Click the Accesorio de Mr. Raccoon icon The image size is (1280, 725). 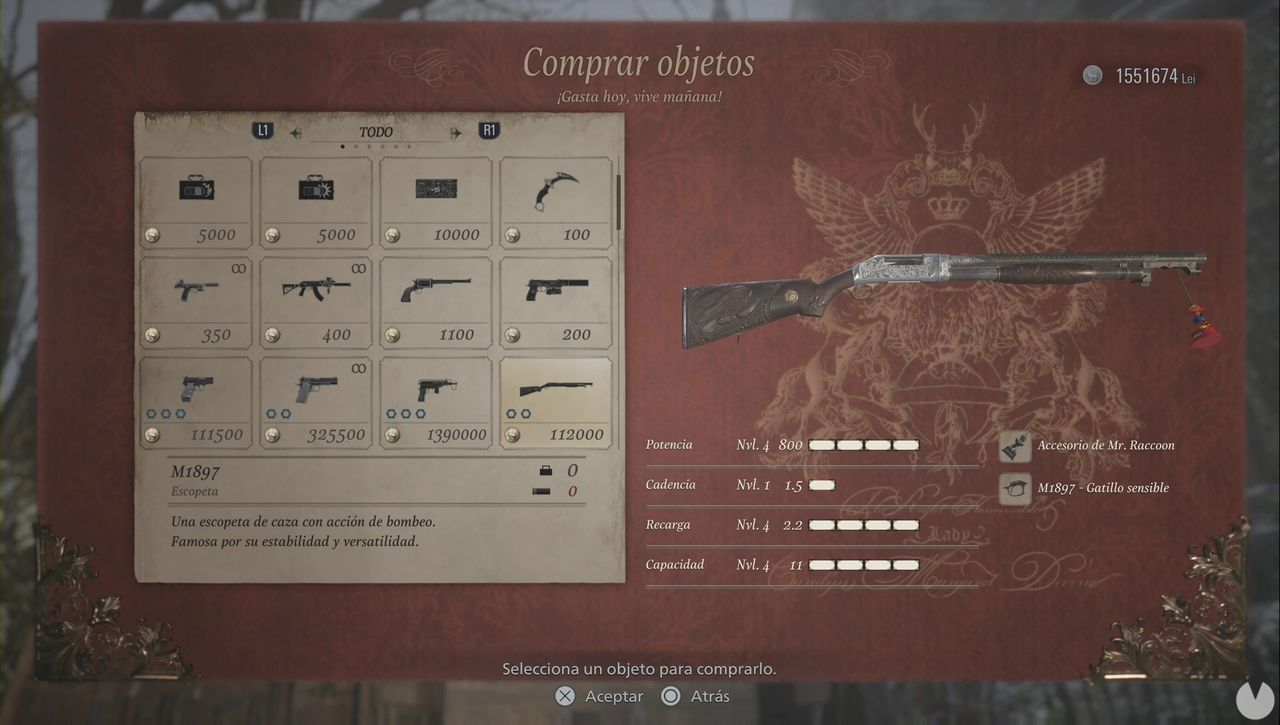[1014, 445]
